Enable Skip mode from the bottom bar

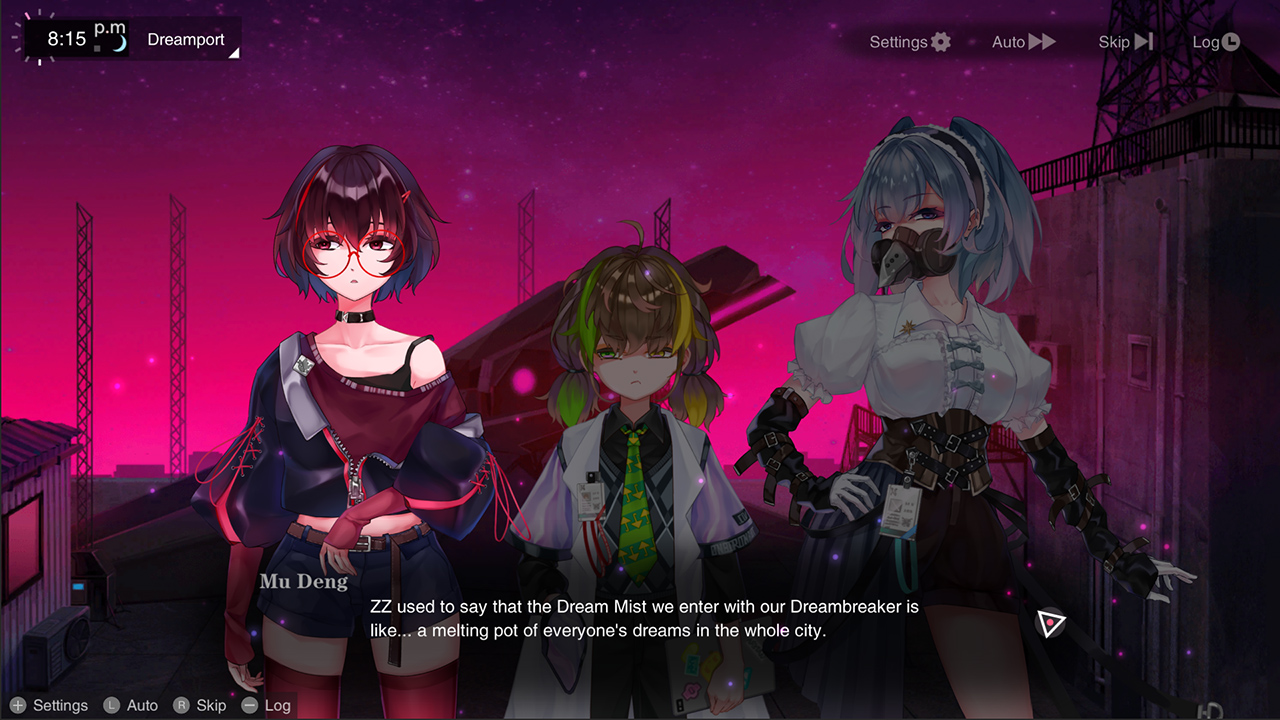coord(211,705)
